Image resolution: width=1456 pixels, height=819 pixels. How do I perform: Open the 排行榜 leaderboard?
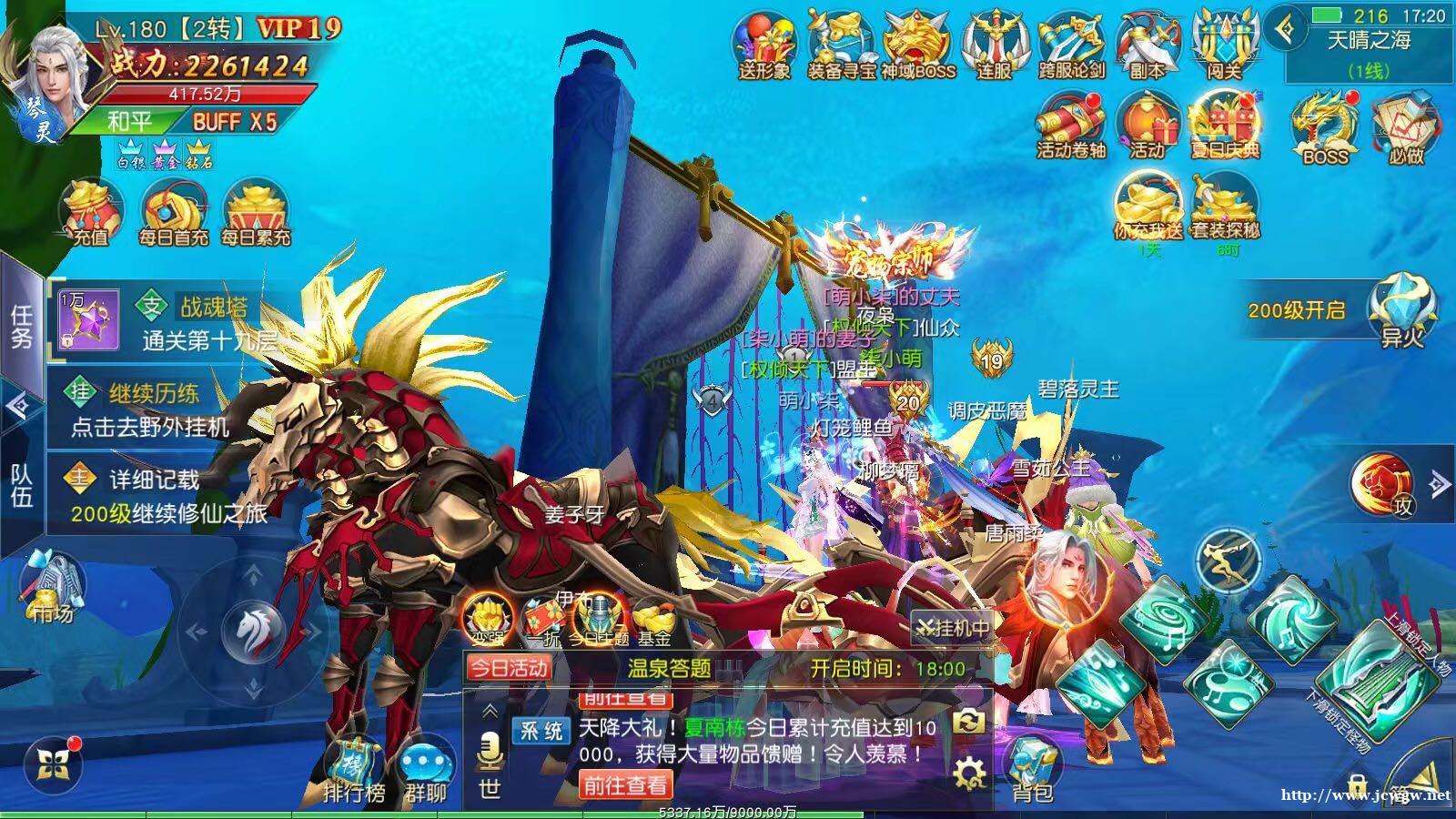click(354, 771)
